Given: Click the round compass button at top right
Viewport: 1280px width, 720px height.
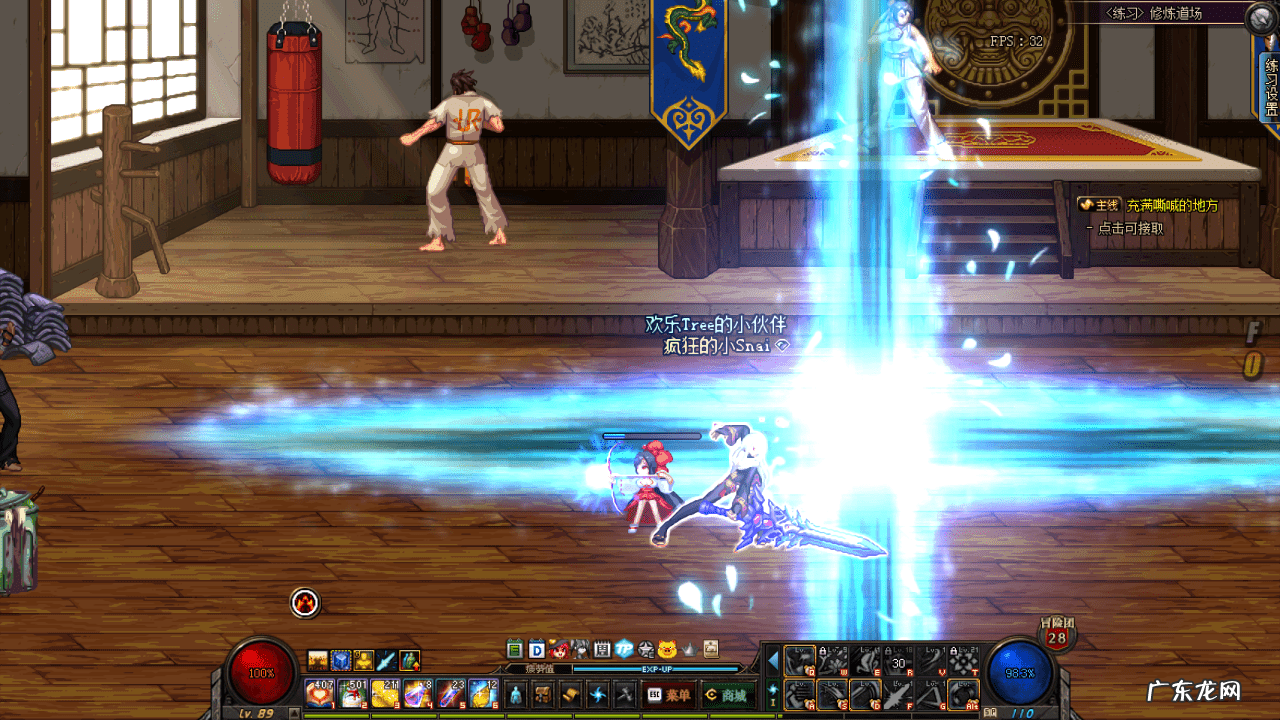Looking at the screenshot, I should point(1262,17).
